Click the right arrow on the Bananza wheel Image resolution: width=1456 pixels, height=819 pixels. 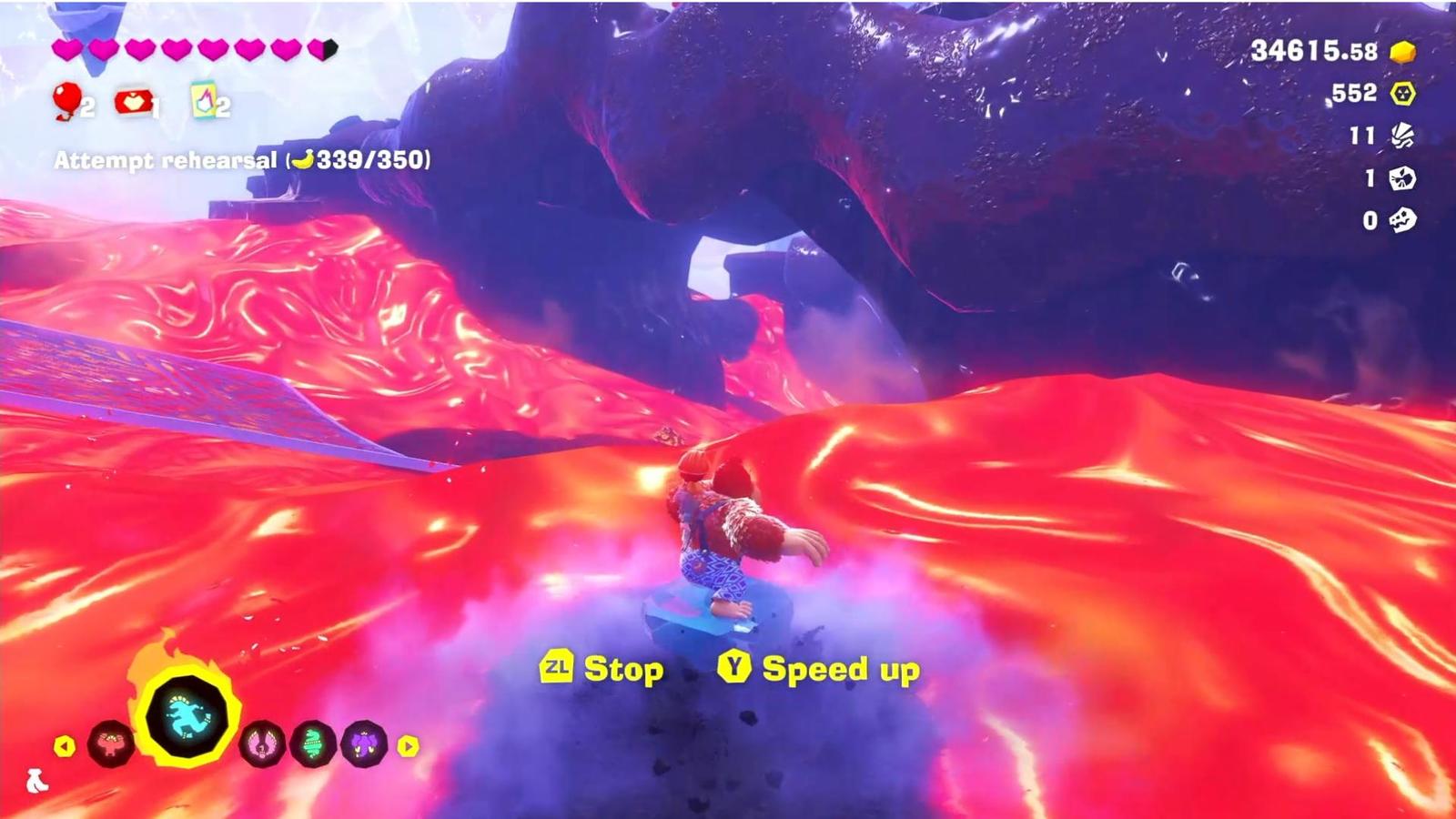point(407,746)
